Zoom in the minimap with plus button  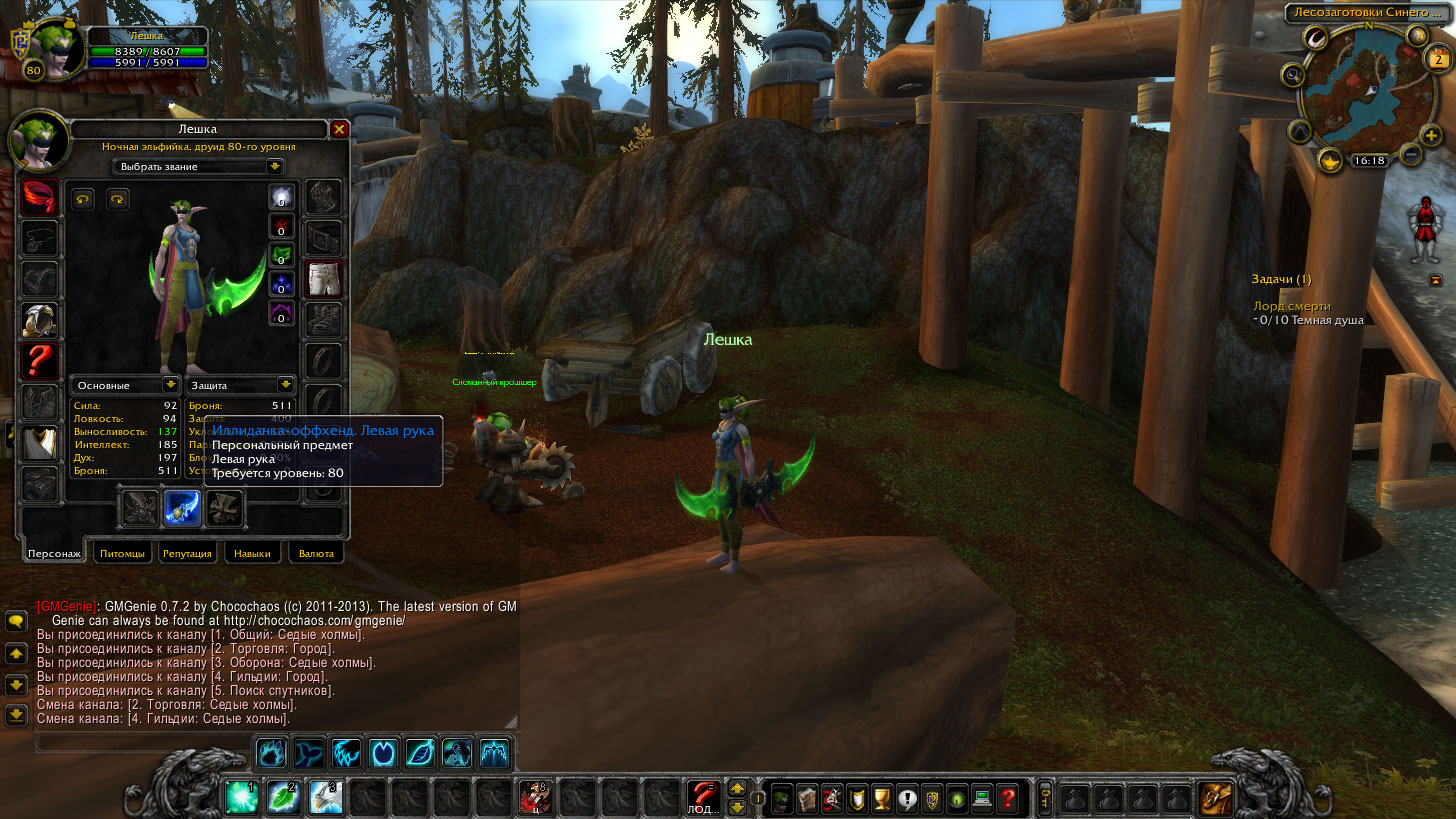[1431, 135]
